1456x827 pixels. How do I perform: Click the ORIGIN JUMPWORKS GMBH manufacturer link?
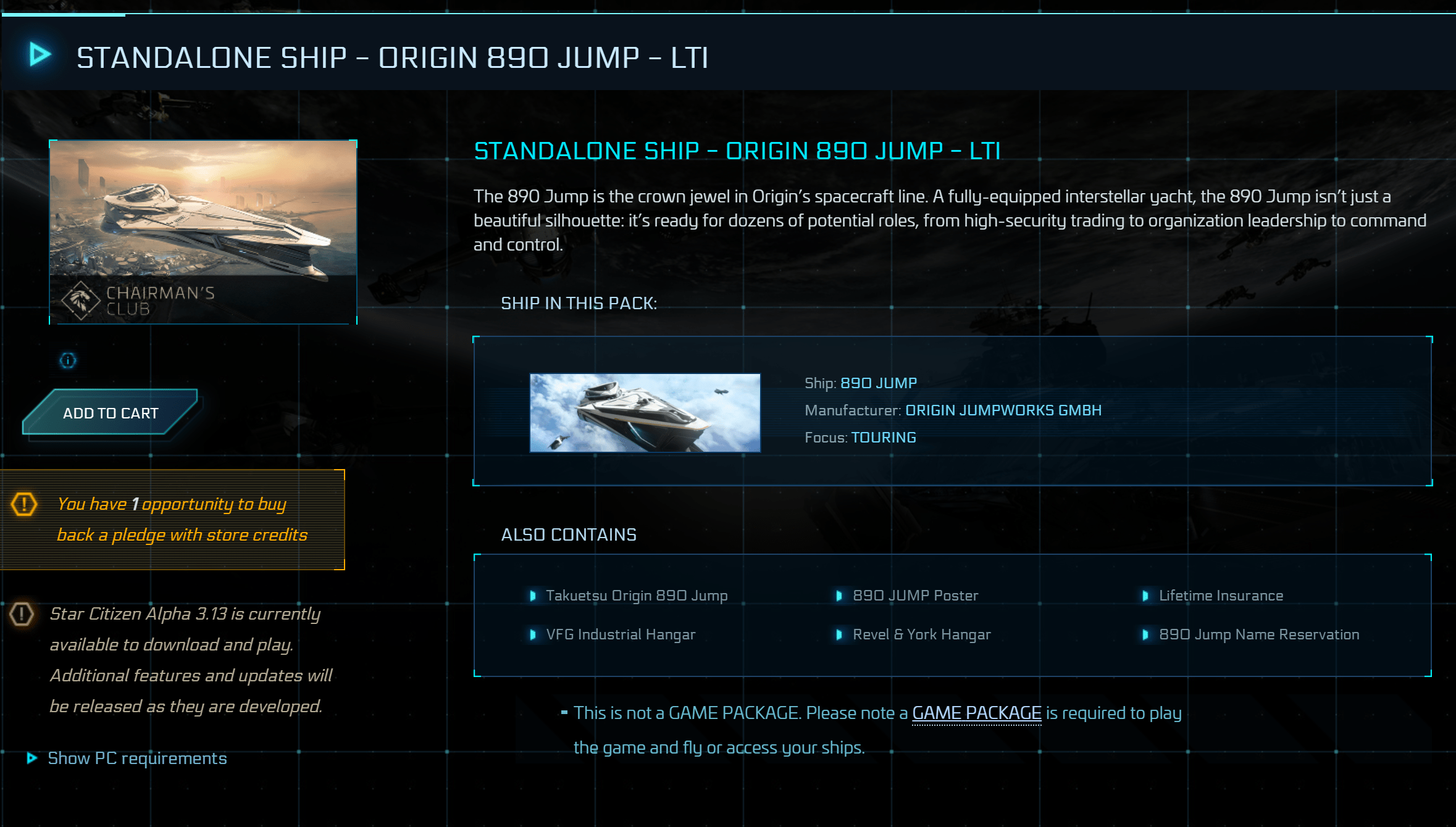point(1003,410)
